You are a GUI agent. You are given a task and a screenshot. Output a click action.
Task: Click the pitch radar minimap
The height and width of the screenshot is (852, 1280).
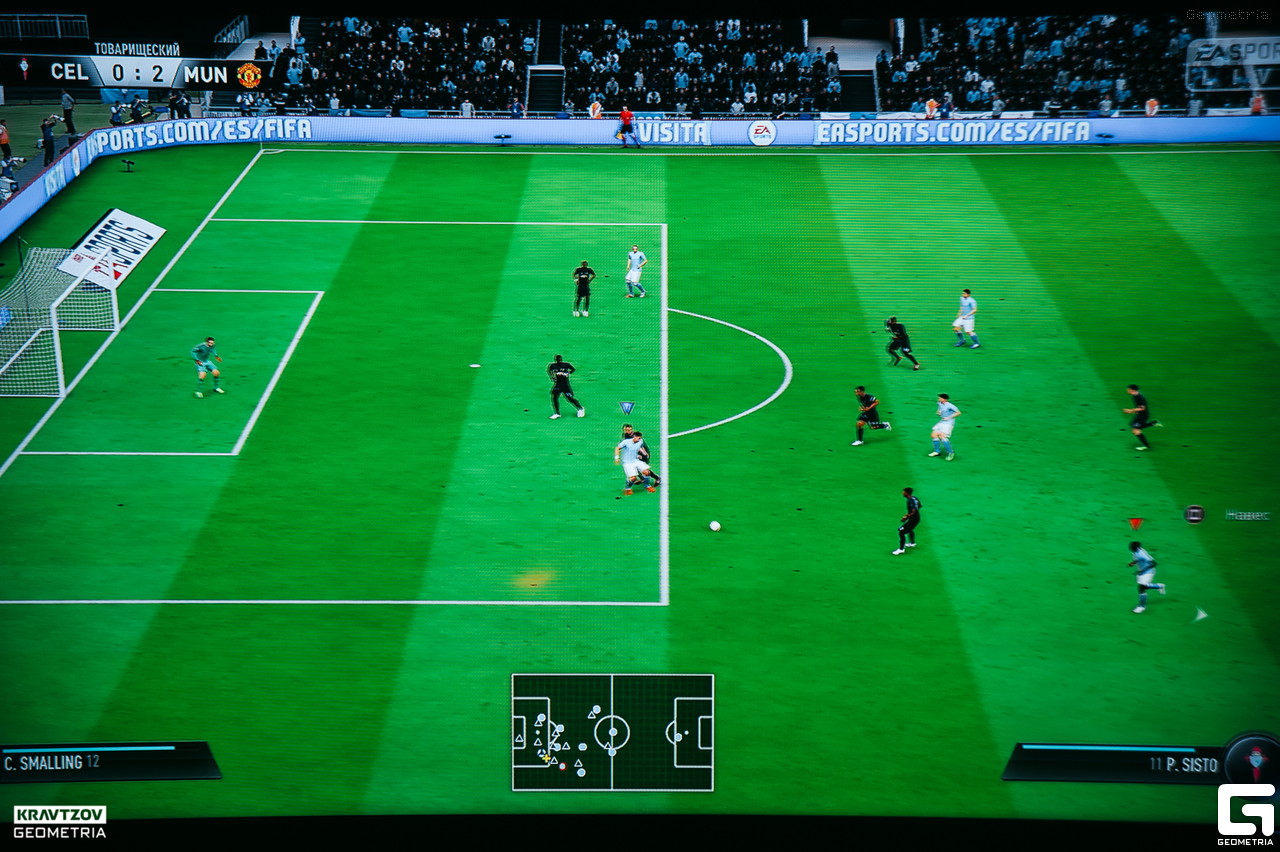click(x=612, y=732)
